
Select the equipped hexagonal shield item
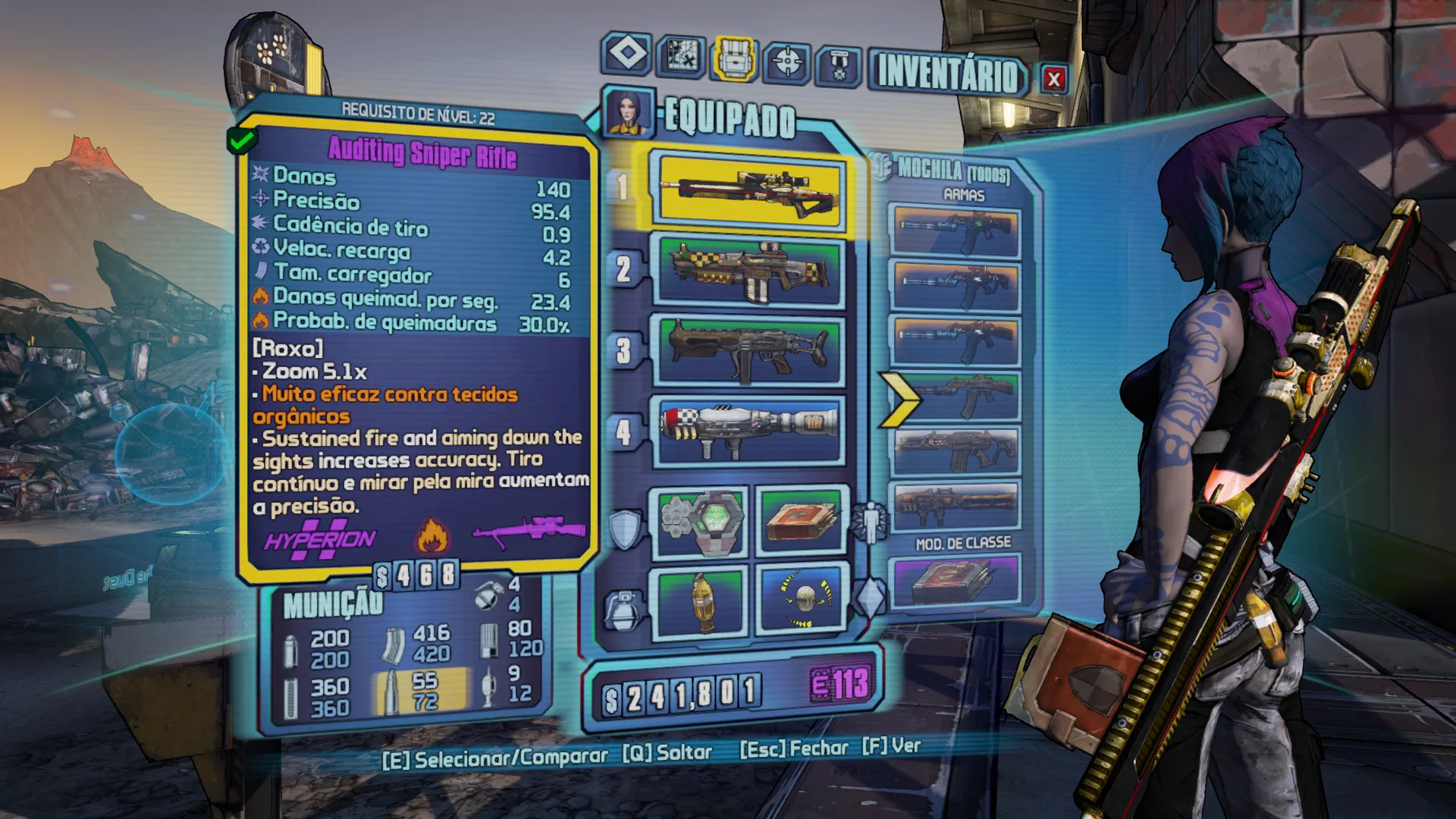point(700,522)
